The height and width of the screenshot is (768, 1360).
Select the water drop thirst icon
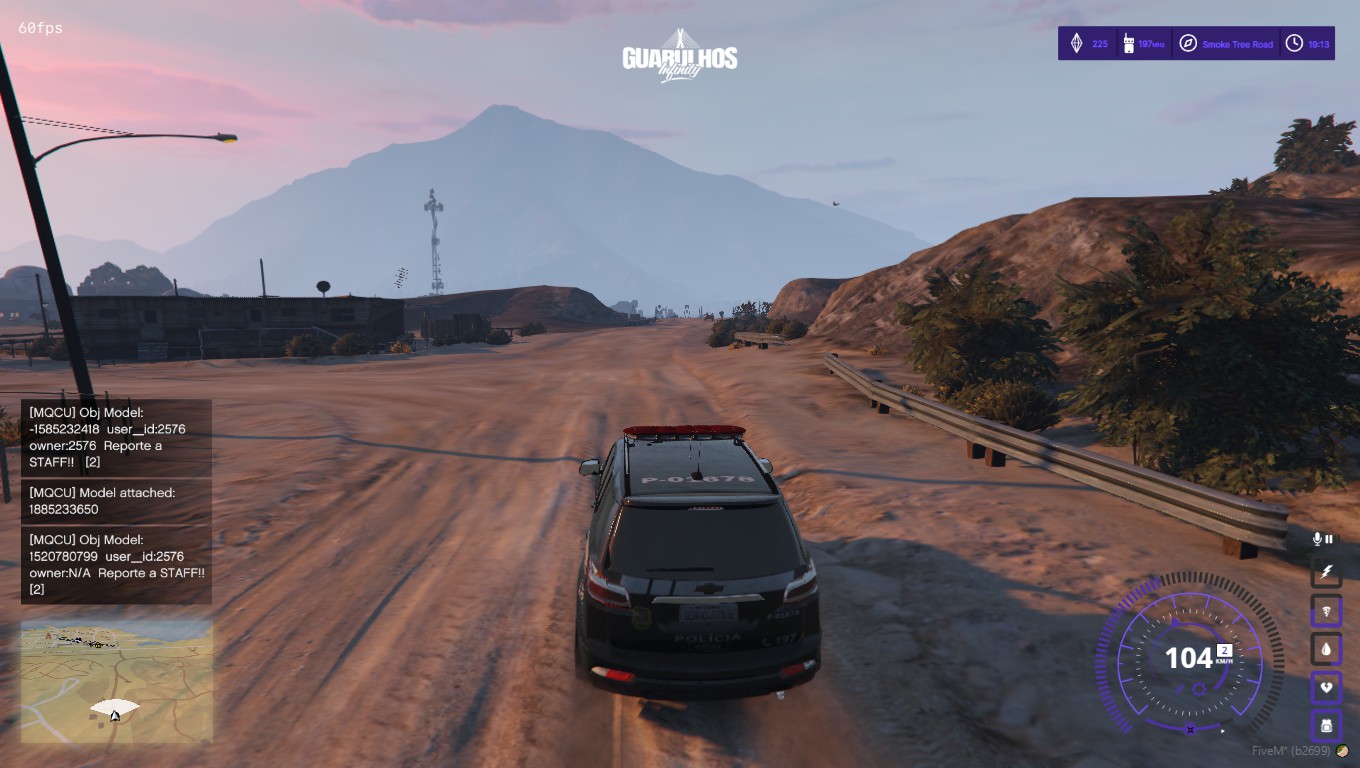coord(1326,649)
